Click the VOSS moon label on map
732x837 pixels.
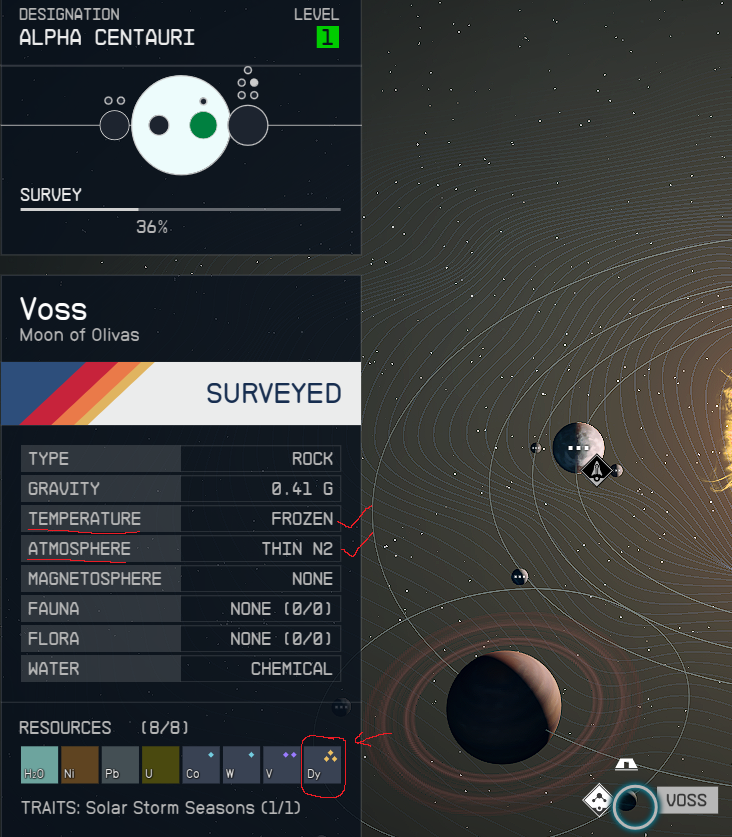click(687, 800)
